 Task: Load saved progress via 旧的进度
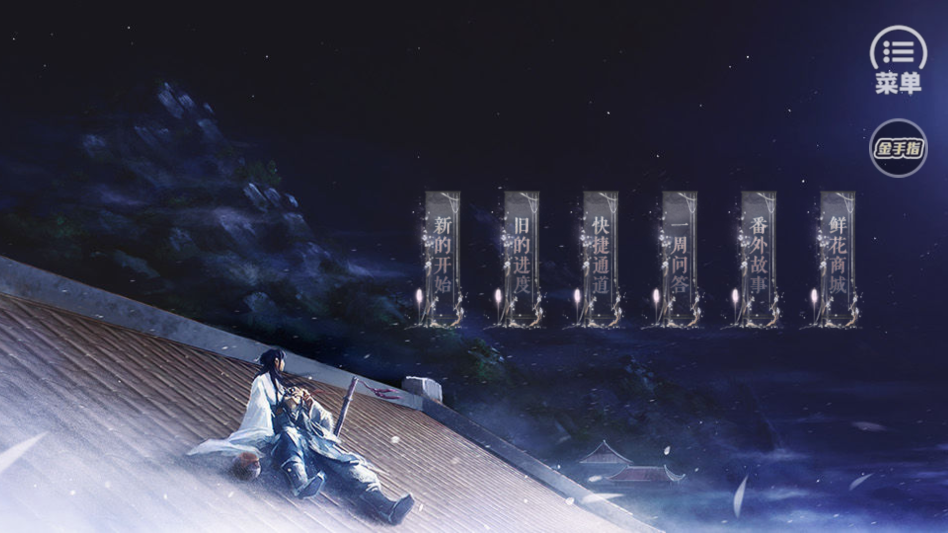521,258
